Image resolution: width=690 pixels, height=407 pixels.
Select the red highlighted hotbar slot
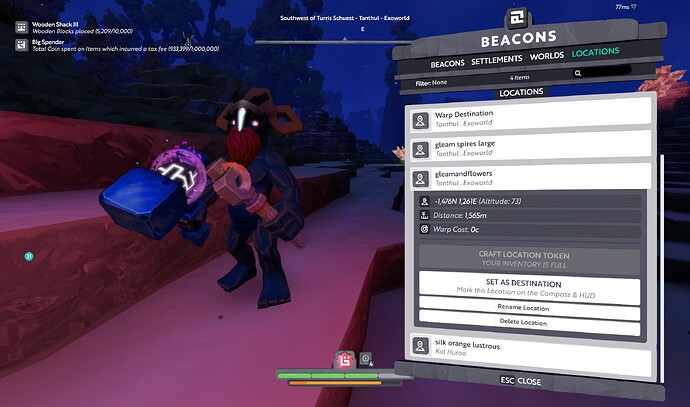coord(343,360)
